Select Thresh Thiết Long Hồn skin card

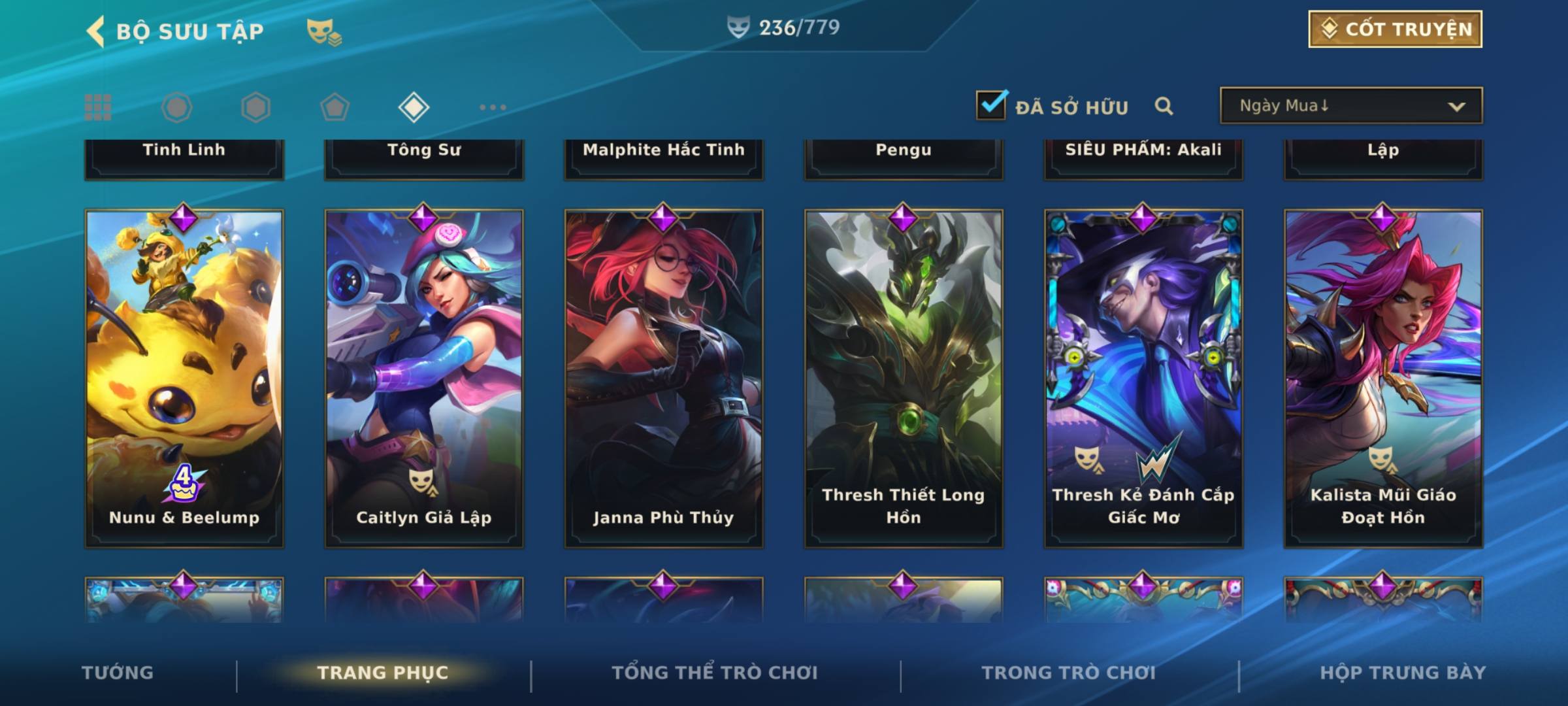click(x=904, y=378)
